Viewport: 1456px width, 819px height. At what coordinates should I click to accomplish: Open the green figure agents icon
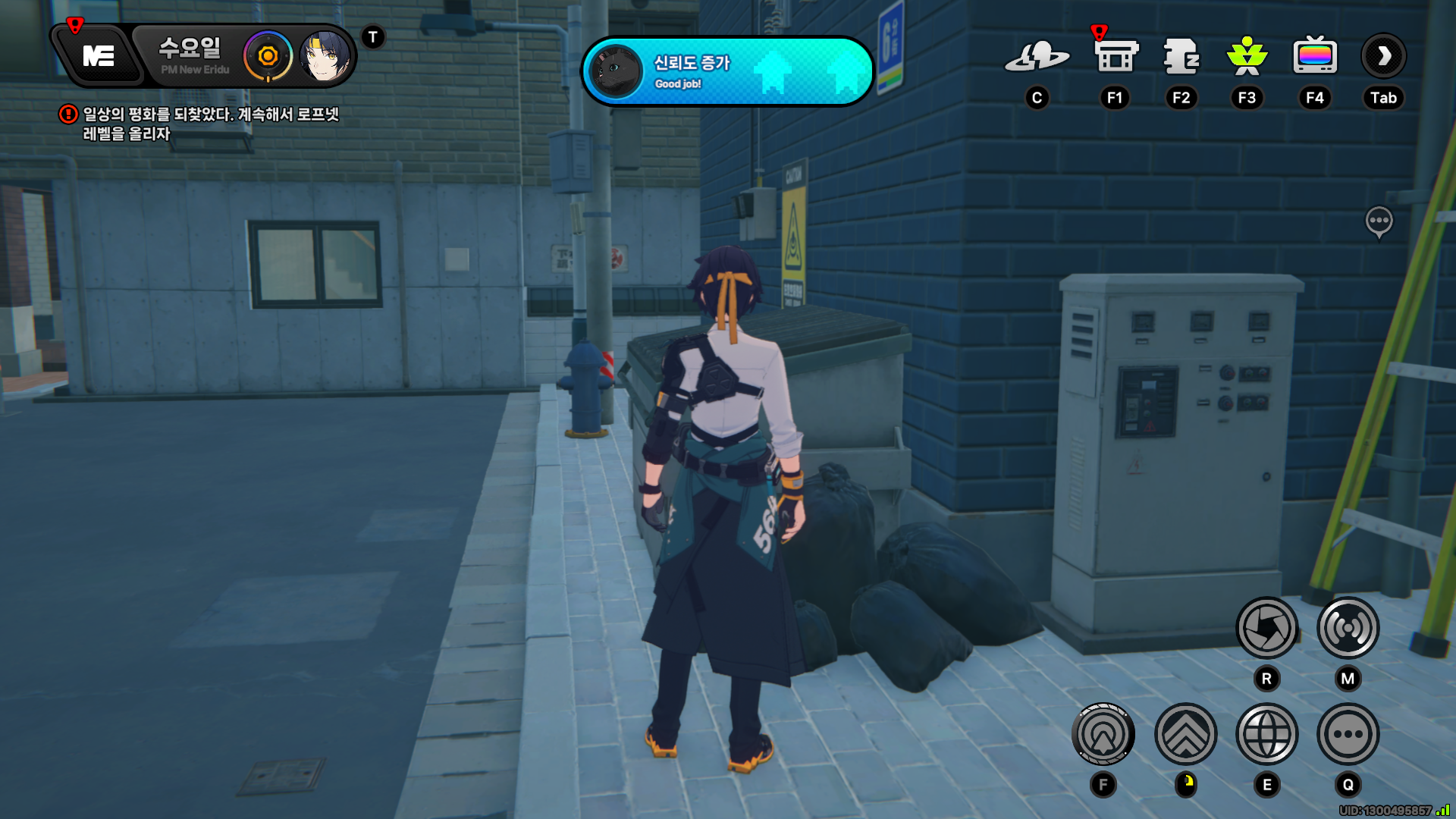[1247, 57]
